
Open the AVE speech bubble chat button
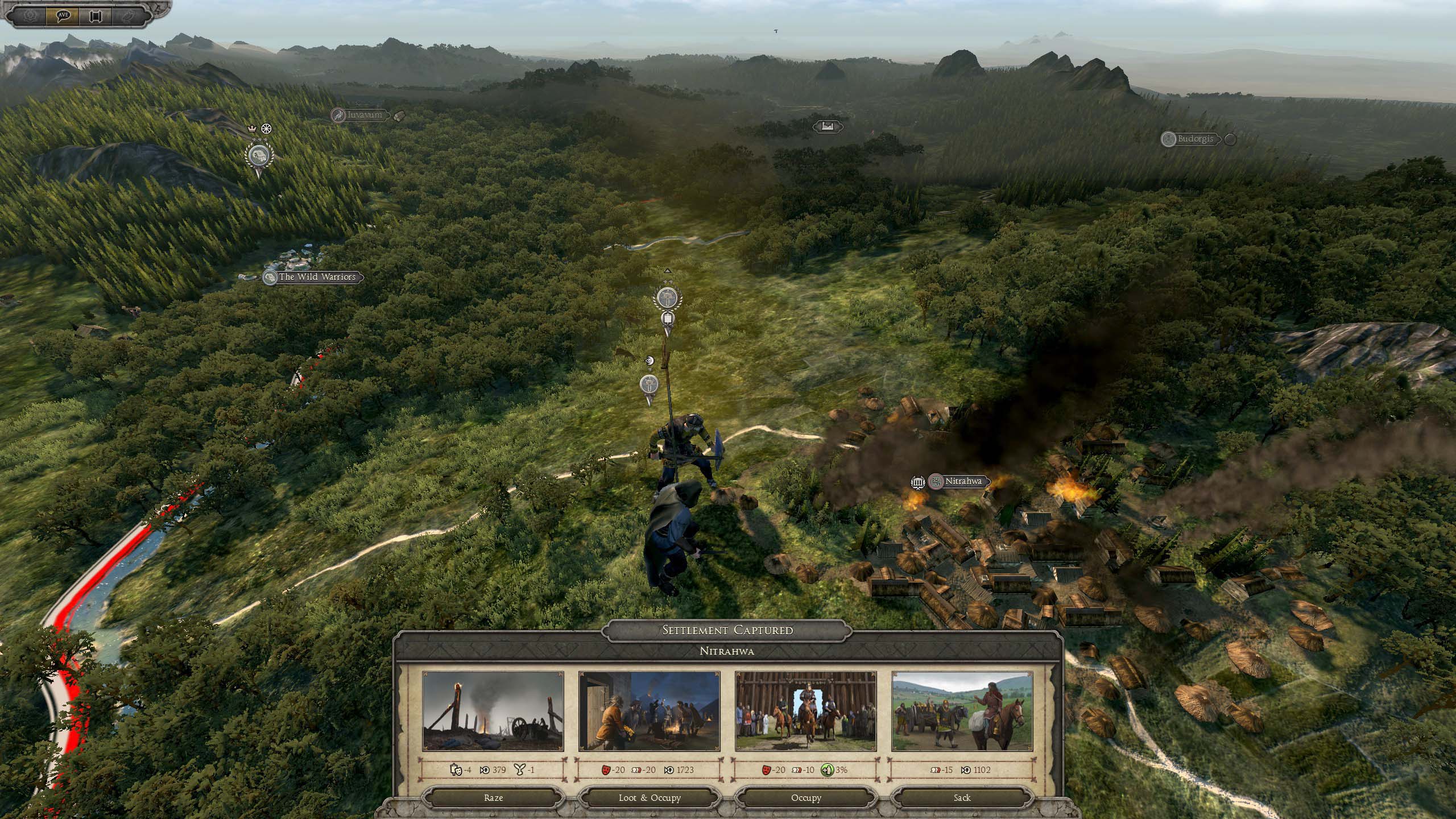coord(63,15)
